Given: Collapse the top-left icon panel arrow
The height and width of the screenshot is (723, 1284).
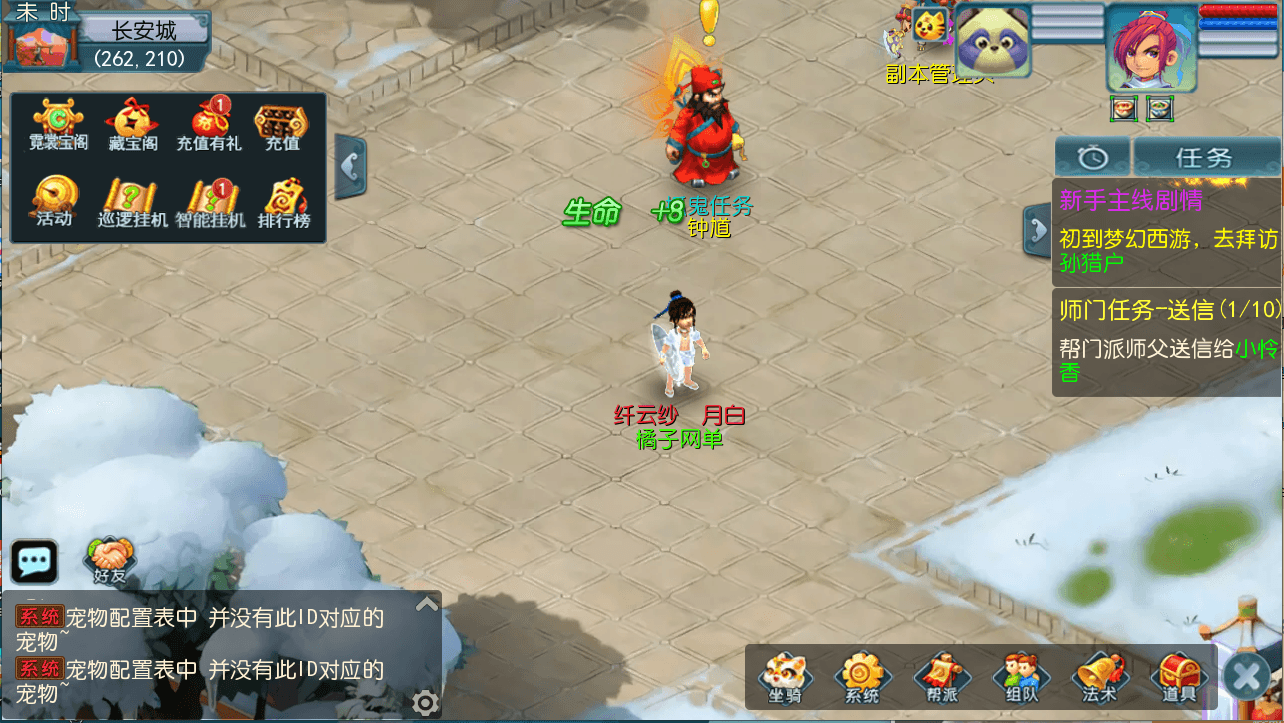Looking at the screenshot, I should [350, 166].
